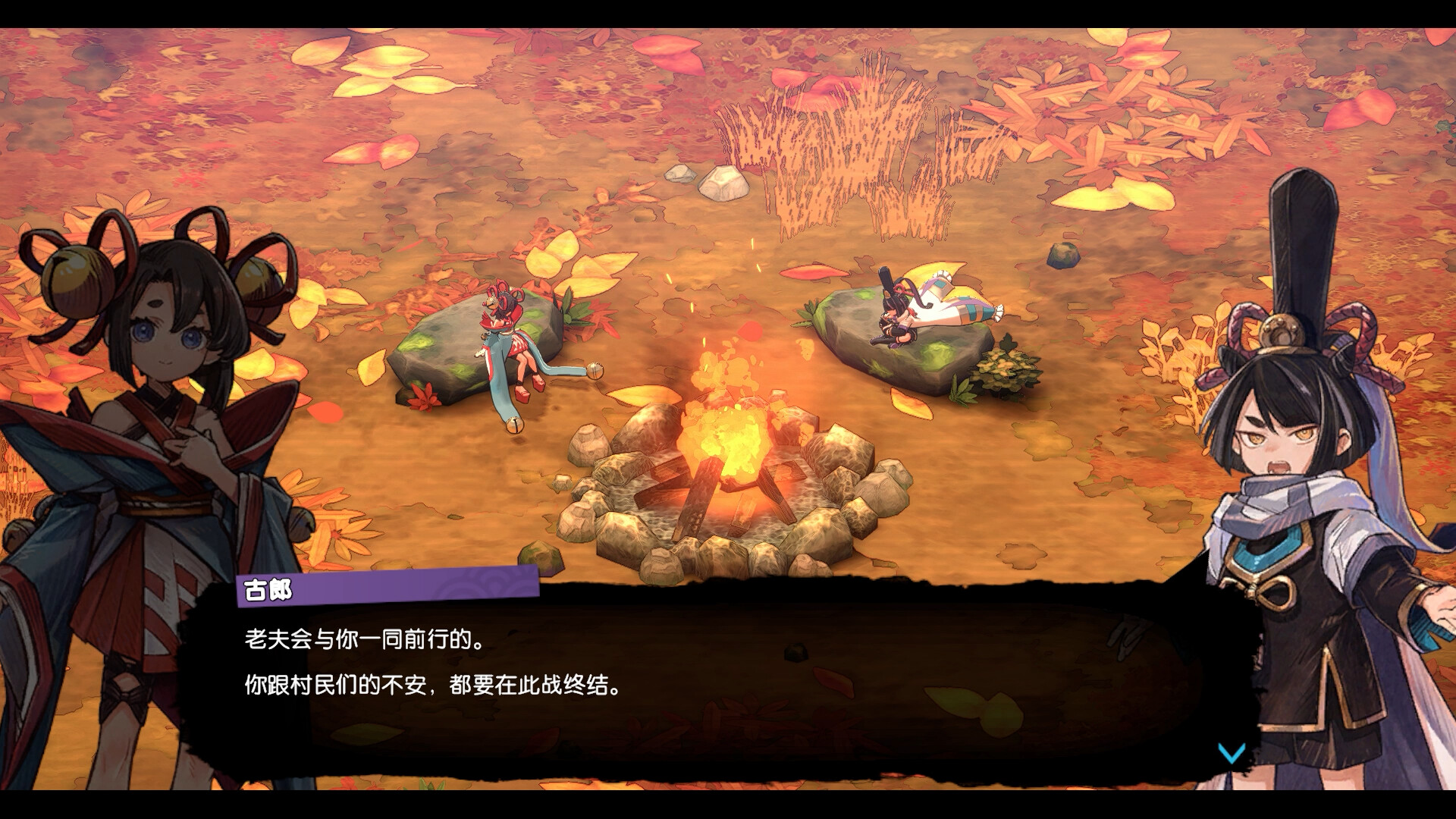Image resolution: width=1456 pixels, height=819 pixels.
Task: Advance the dialogue with the blue chevron
Action: 1231,754
